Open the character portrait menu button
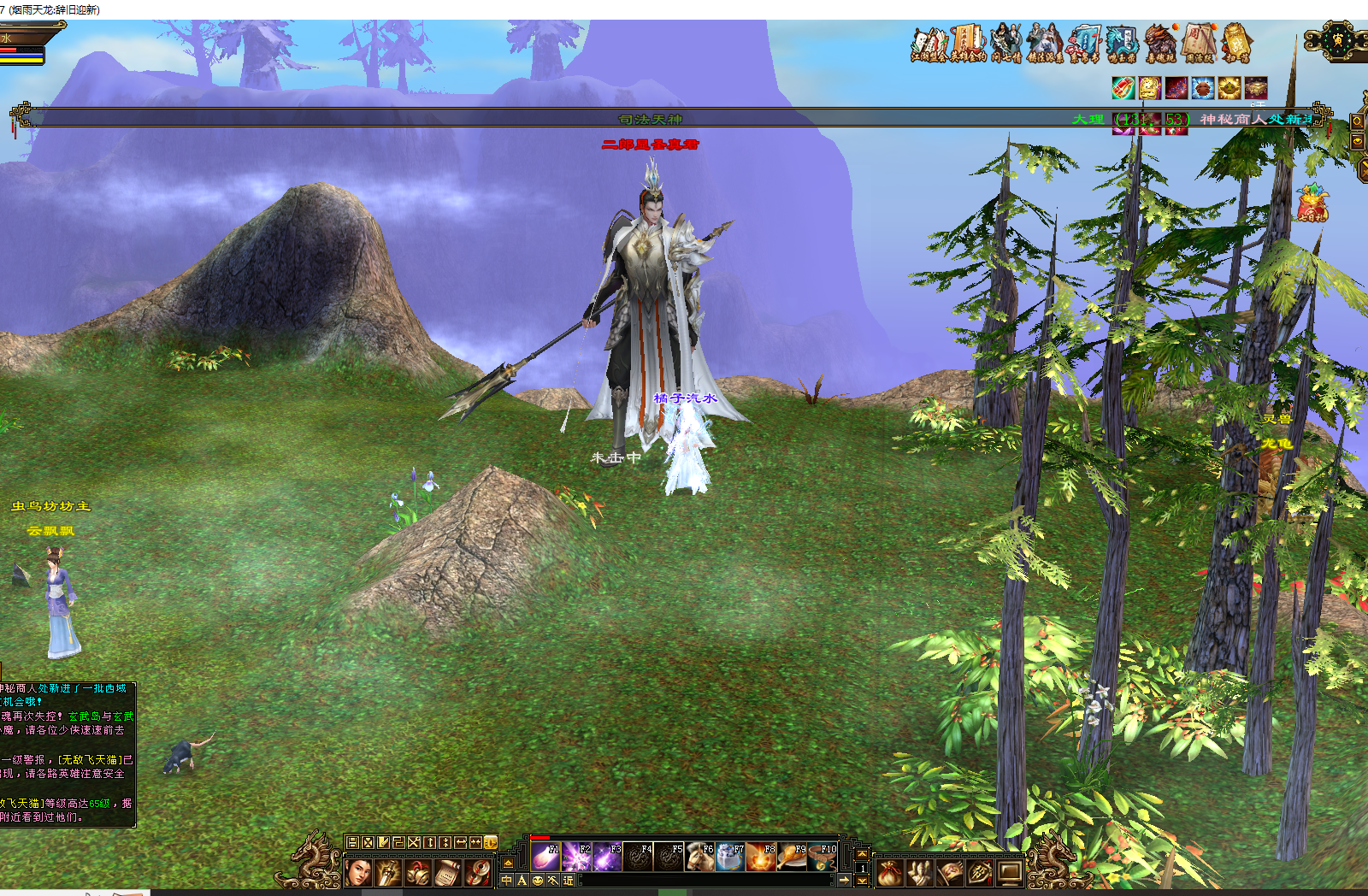Screen dimensions: 1368x896 pyautogui.click(x=357, y=873)
